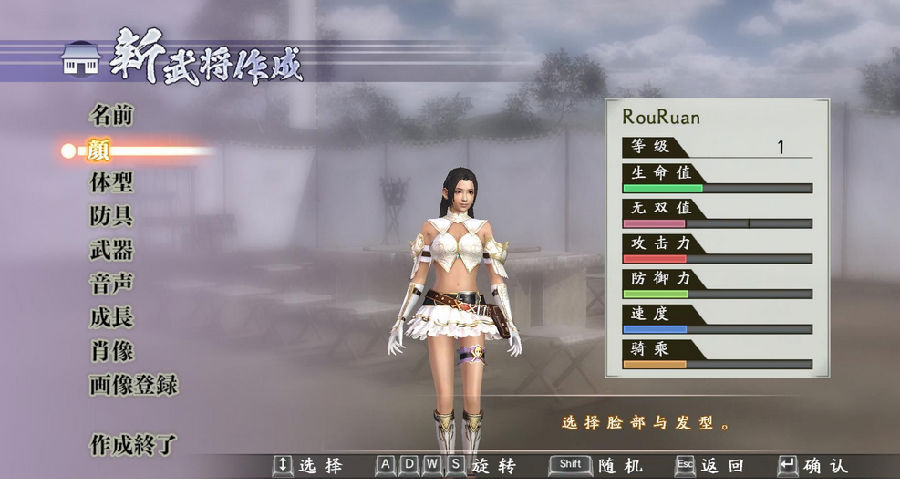Select the 成長 growth entry
This screenshot has width=900, height=479.
tap(110, 318)
